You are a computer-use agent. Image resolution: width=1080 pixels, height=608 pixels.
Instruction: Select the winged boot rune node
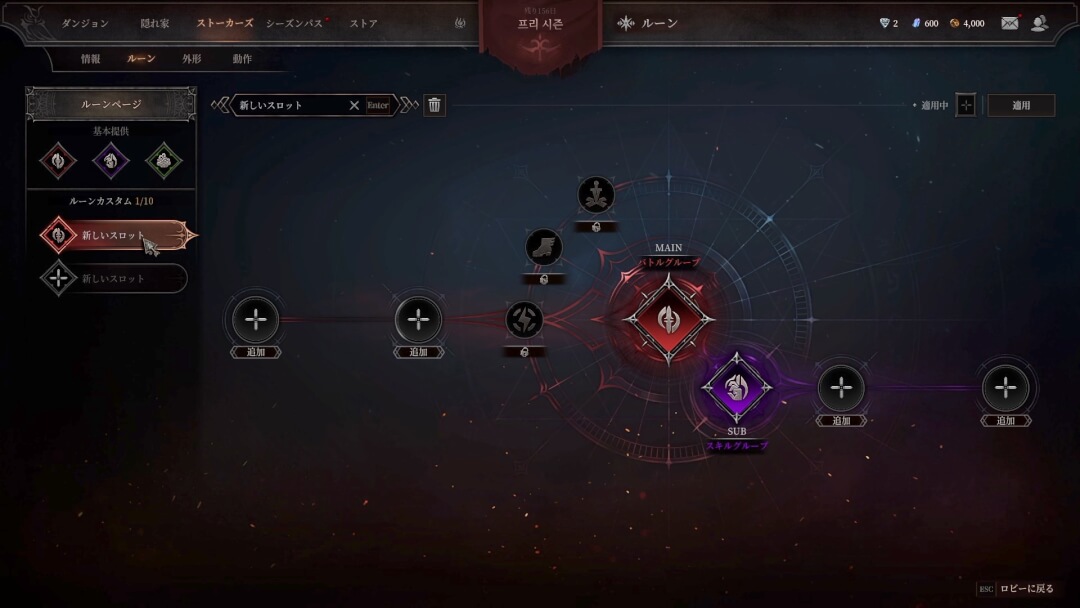[x=544, y=247]
